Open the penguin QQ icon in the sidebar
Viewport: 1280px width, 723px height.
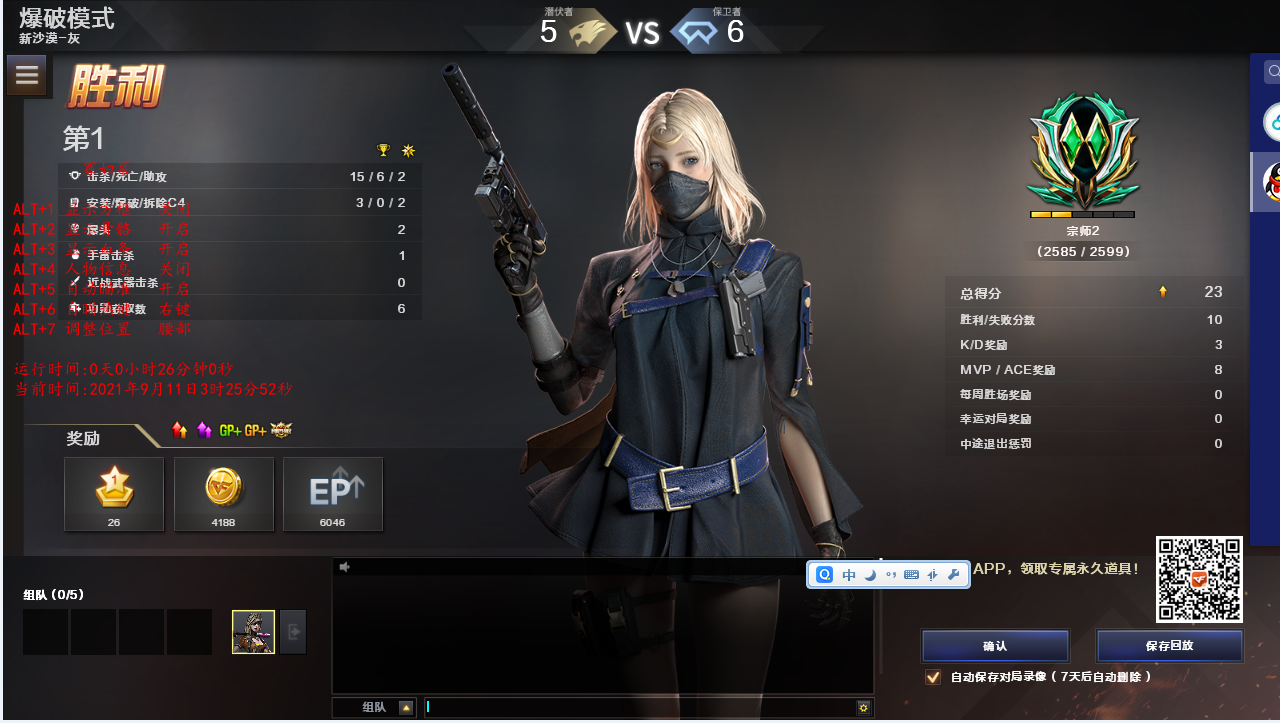coord(1272,181)
